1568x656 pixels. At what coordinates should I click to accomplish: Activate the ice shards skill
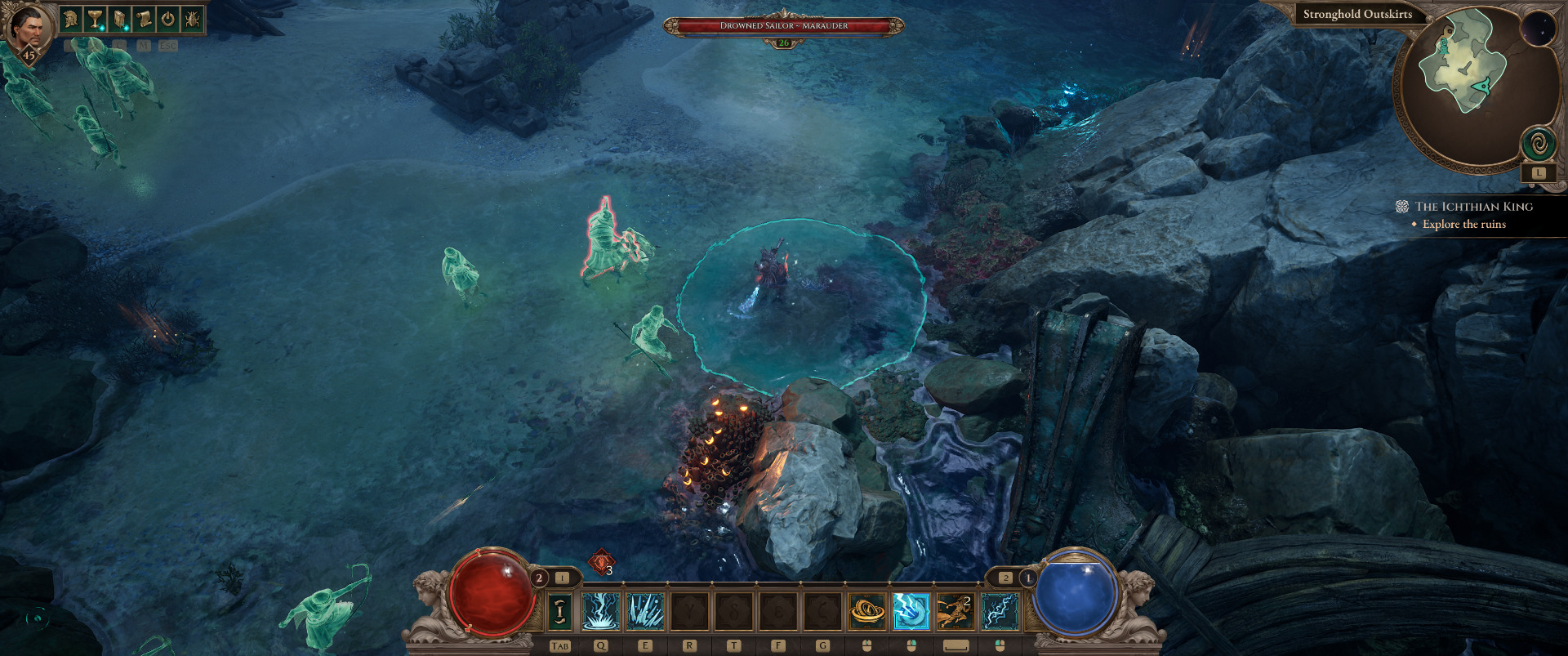pos(645,611)
